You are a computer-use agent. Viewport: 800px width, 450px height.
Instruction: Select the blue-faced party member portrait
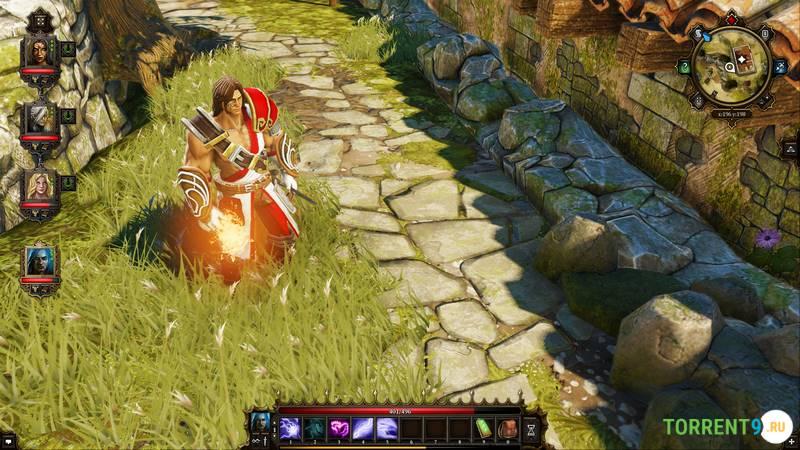[40, 260]
